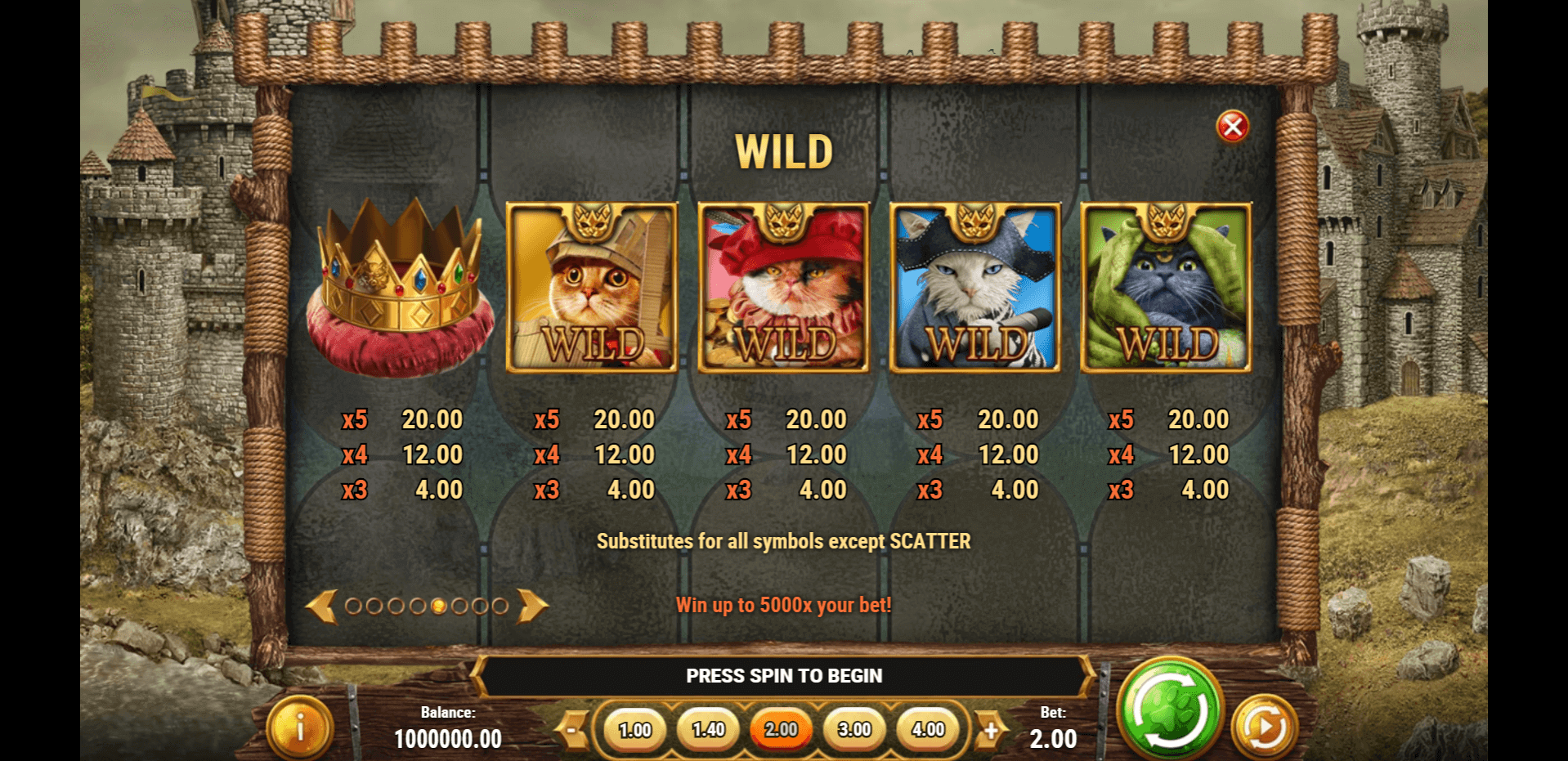This screenshot has height=761, width=1568.
Task: Go to the previous paytable page
Action: (x=322, y=607)
